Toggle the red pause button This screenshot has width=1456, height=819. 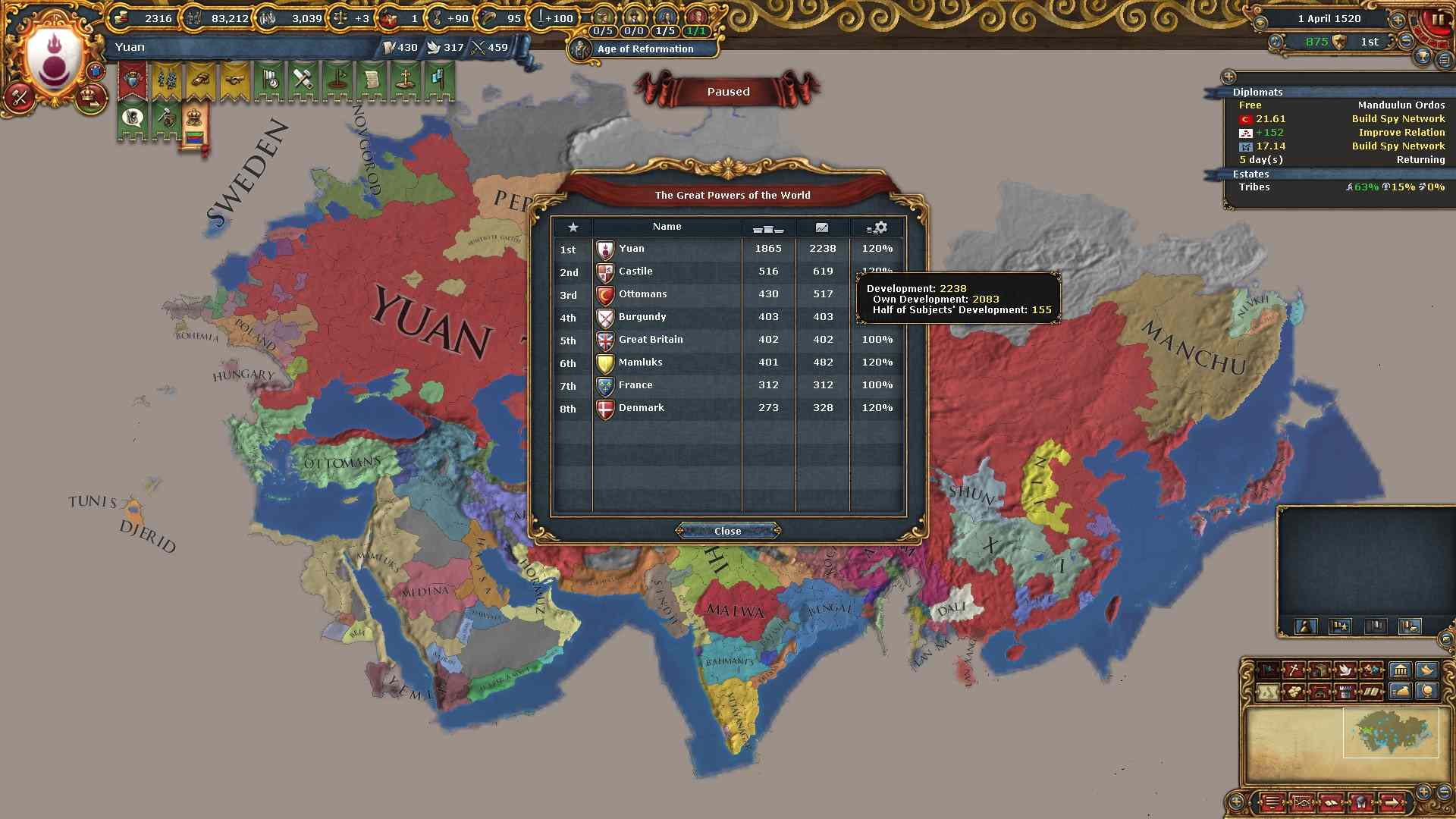coord(1436,20)
